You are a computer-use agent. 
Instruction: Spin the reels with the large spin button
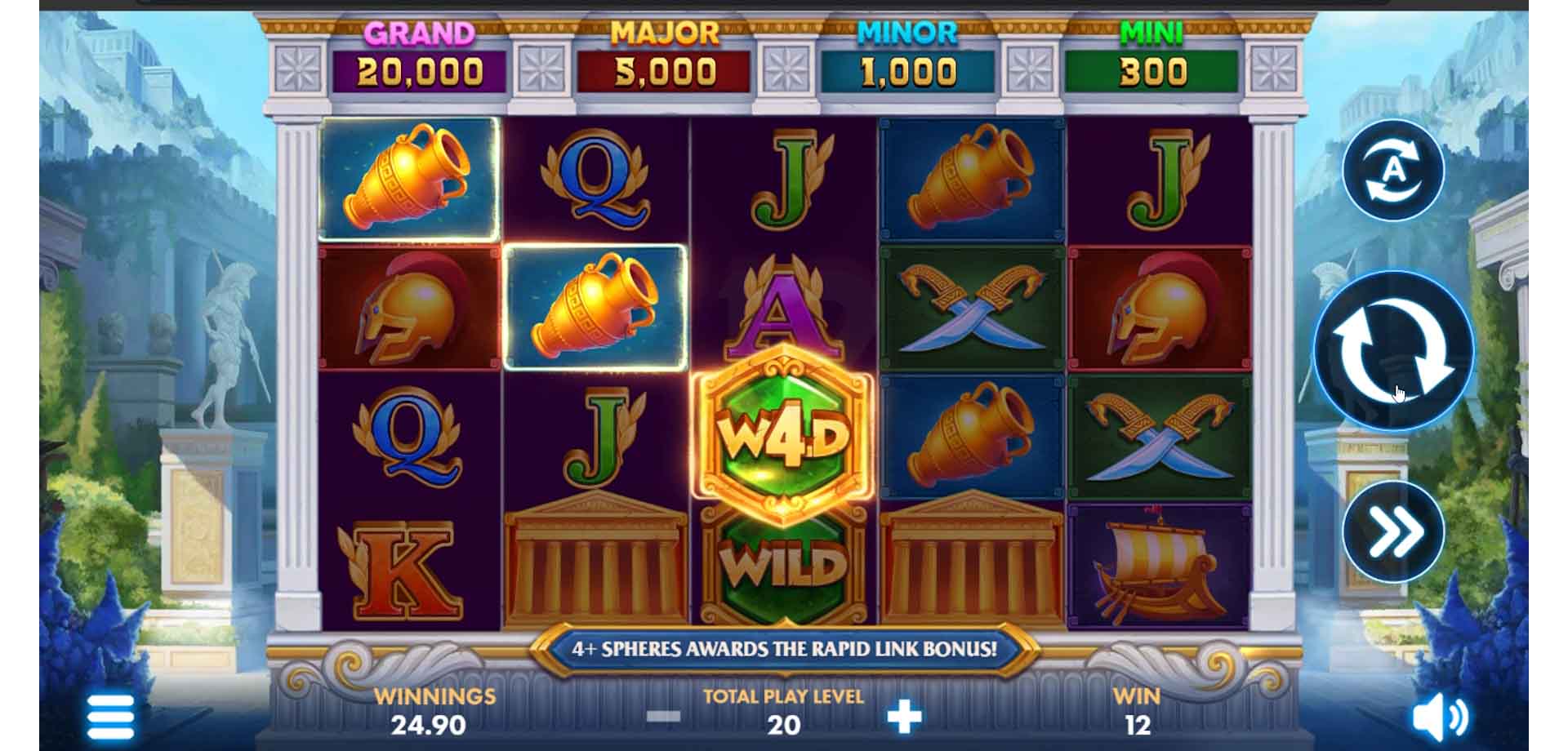pyautogui.click(x=1393, y=351)
